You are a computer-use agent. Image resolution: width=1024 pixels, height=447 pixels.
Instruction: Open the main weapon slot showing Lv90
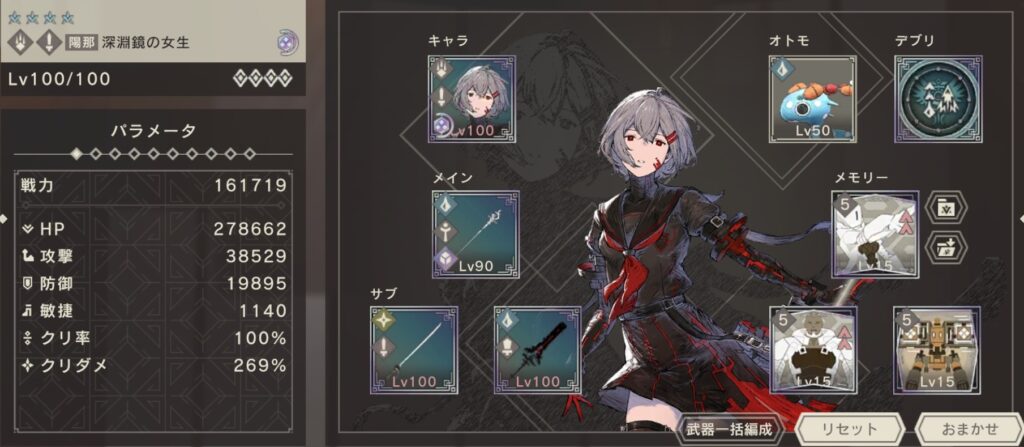475,234
